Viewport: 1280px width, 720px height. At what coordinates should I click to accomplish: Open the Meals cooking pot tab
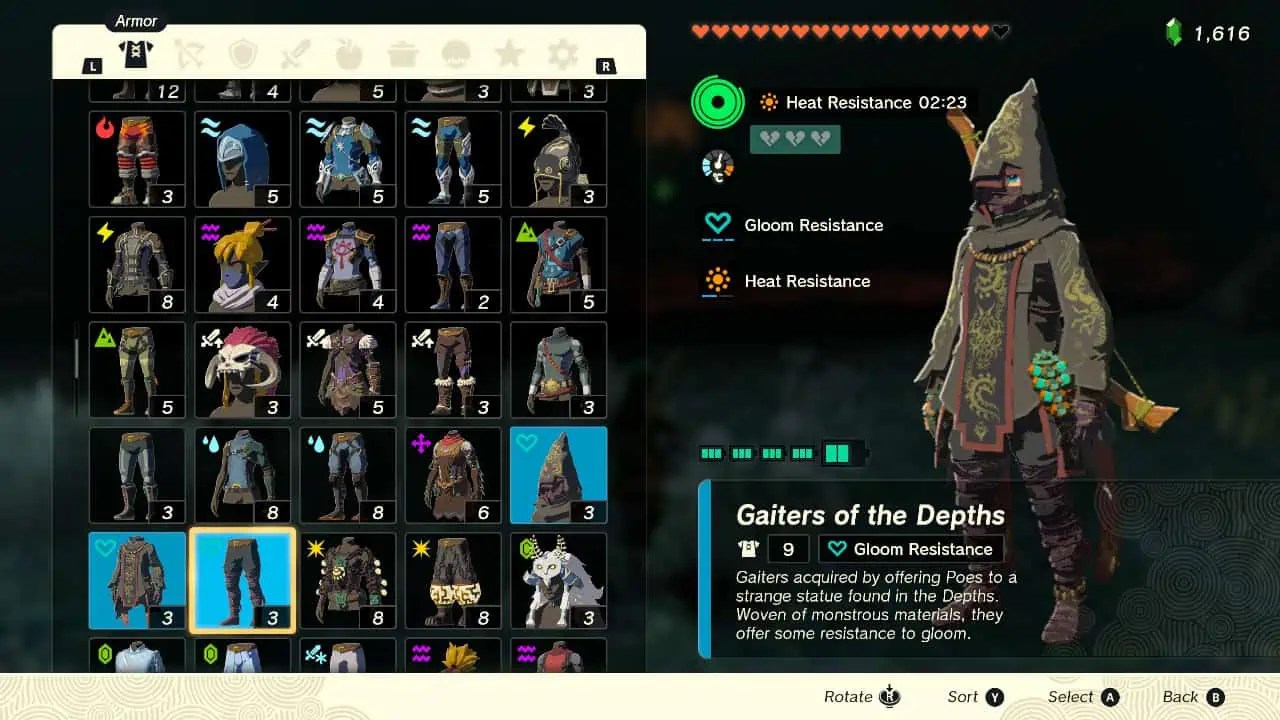(403, 55)
